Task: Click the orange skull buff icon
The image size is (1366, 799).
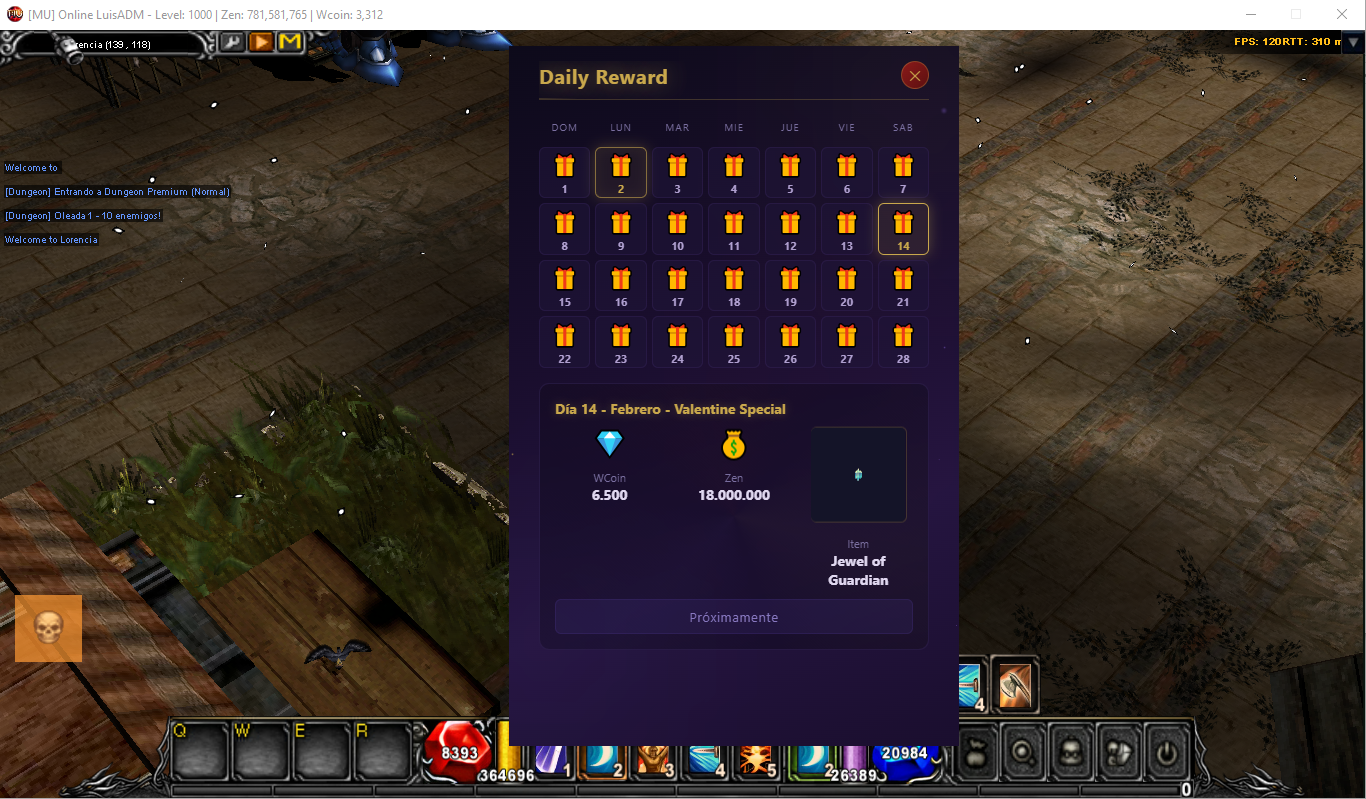Action: tap(48, 628)
